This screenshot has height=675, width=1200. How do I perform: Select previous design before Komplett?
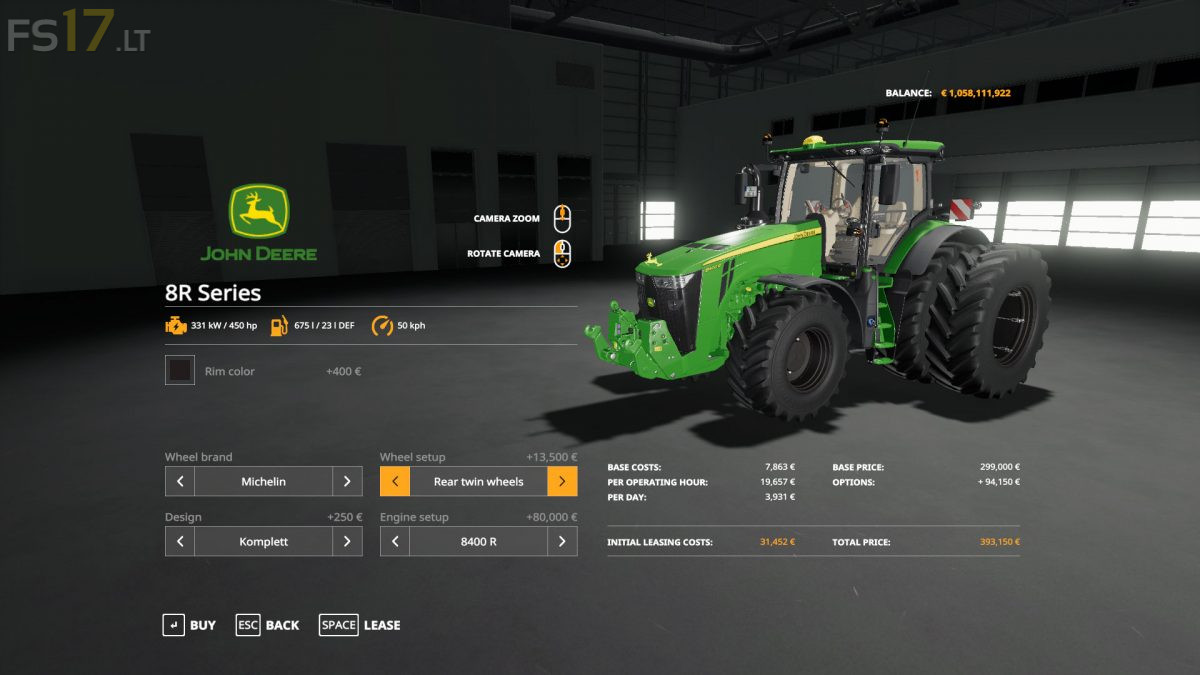tap(180, 541)
